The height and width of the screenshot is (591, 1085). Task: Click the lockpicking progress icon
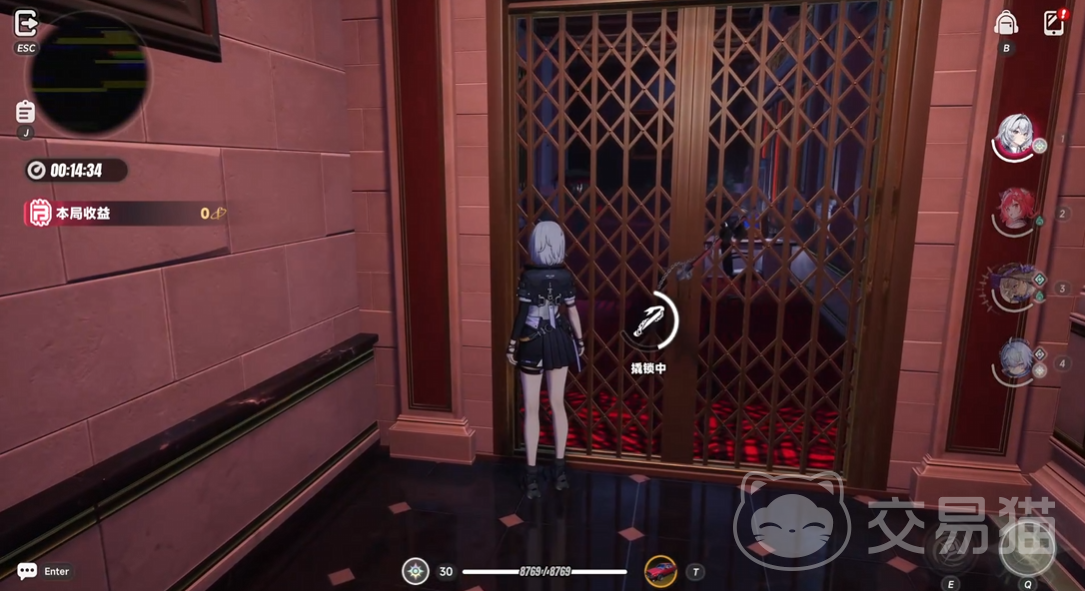650,320
